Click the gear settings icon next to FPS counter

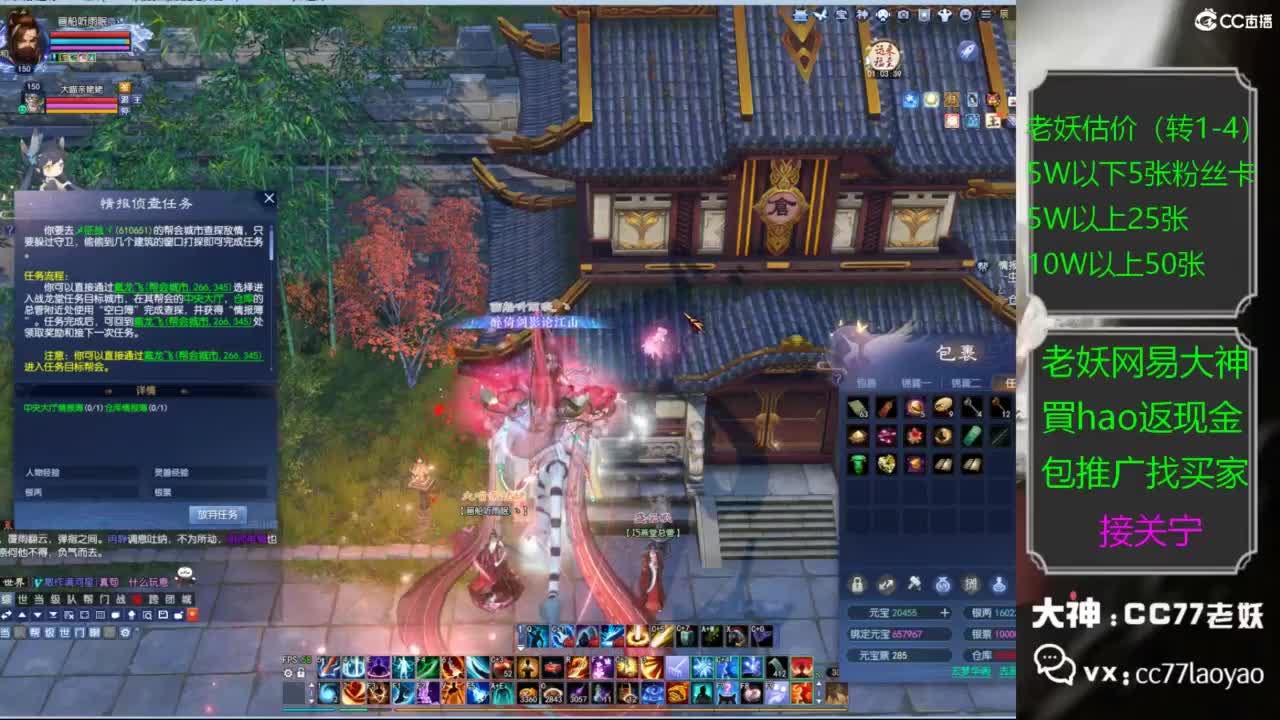tap(289, 673)
